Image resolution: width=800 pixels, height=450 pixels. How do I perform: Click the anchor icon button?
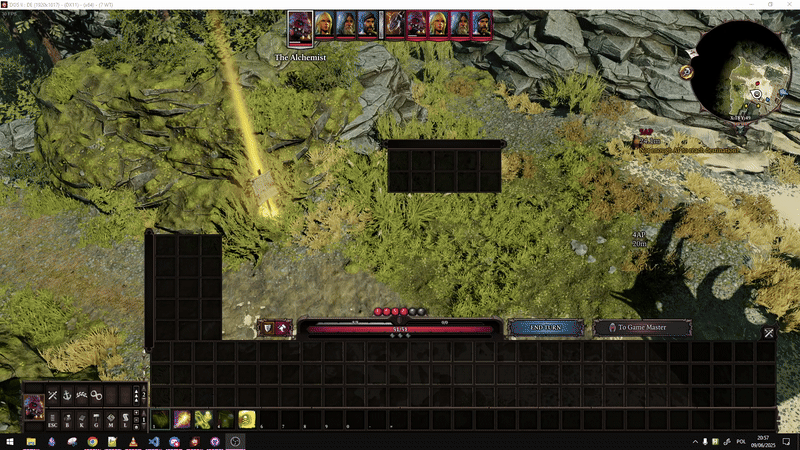pos(67,395)
